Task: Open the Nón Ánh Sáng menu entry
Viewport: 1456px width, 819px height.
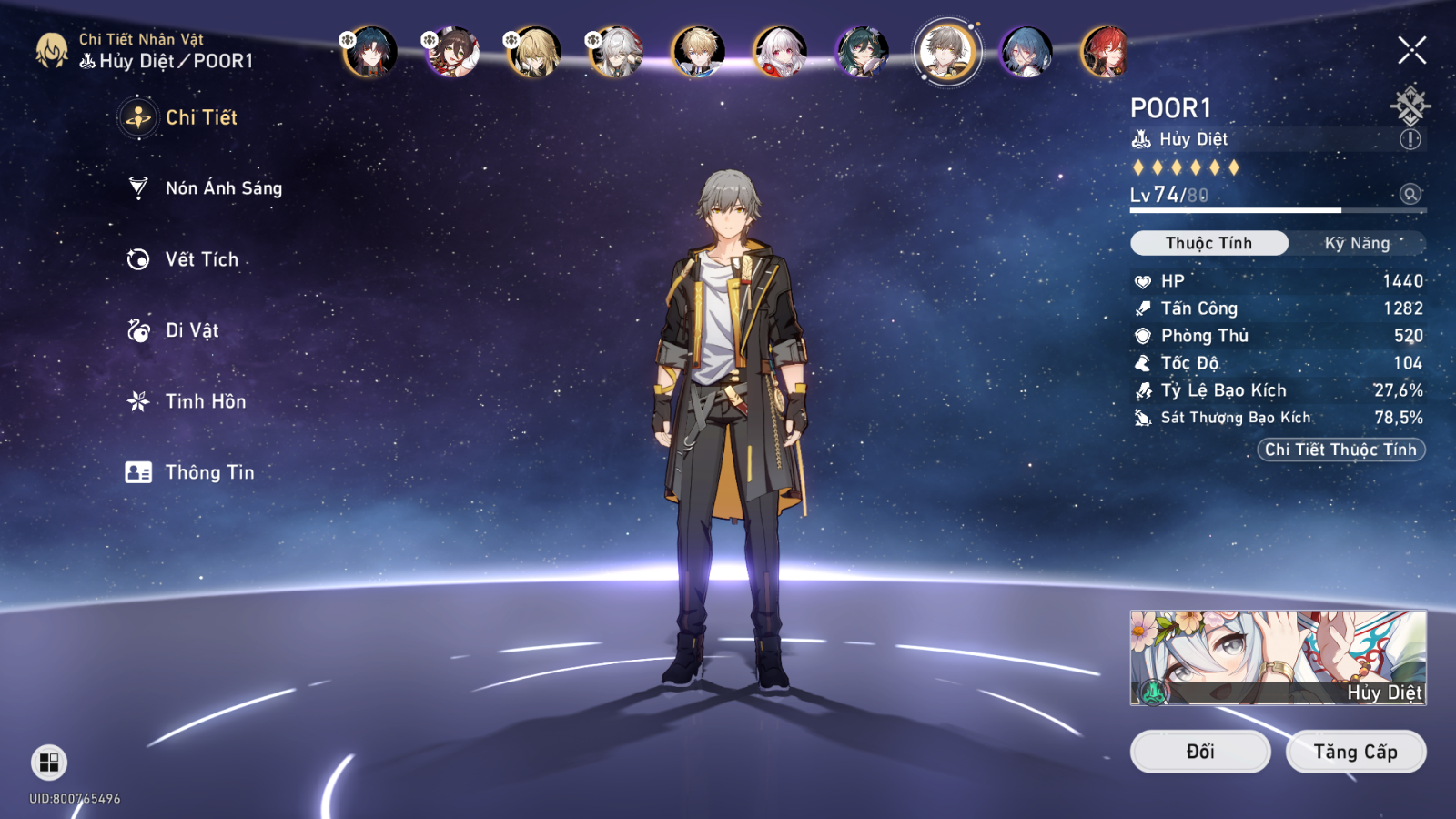Action: point(223,188)
